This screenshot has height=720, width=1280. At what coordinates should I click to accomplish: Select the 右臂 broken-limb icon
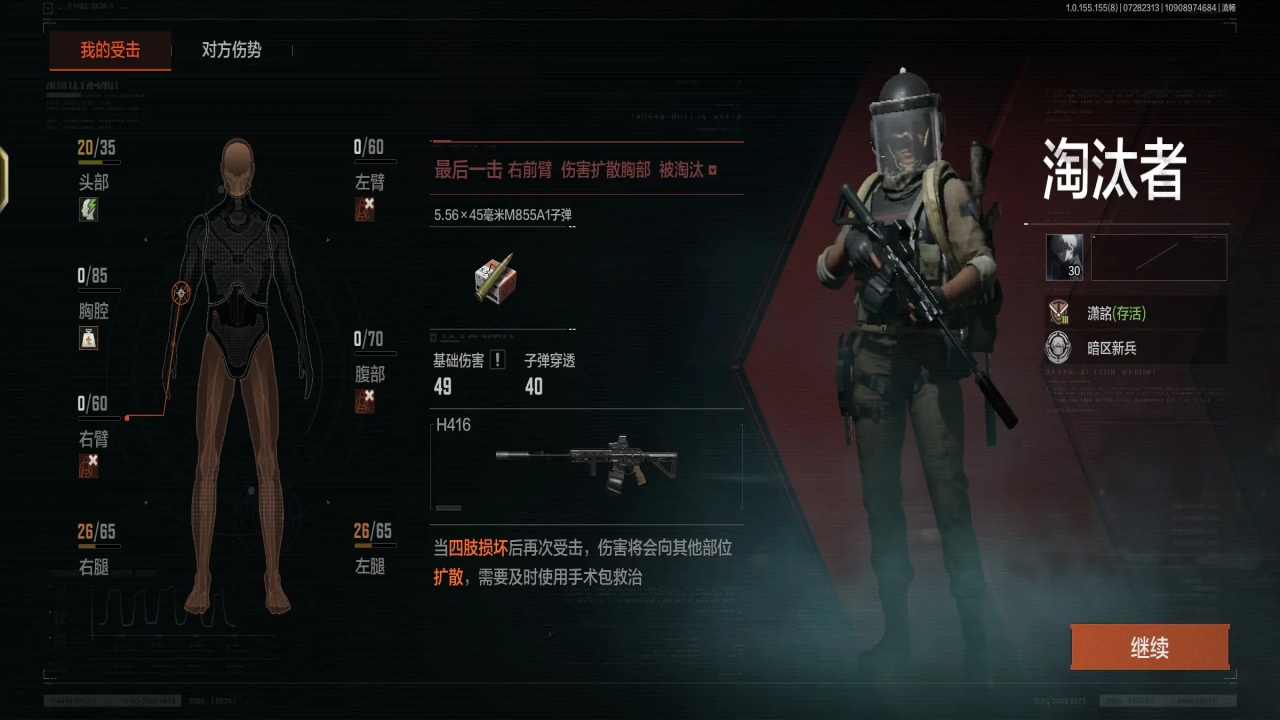(x=89, y=465)
